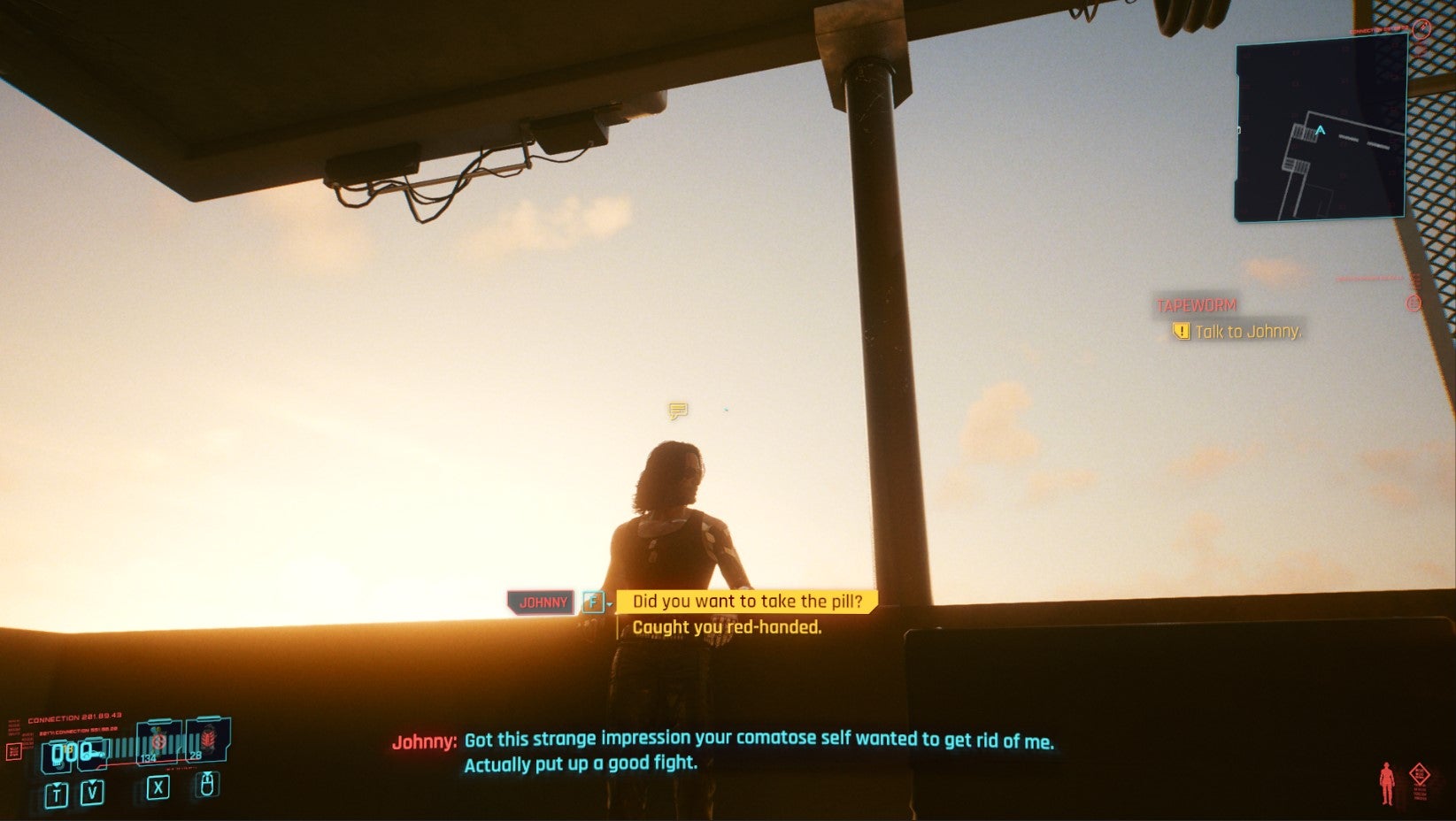Click the F key prompt beside Johnny's name

pyautogui.click(x=591, y=601)
